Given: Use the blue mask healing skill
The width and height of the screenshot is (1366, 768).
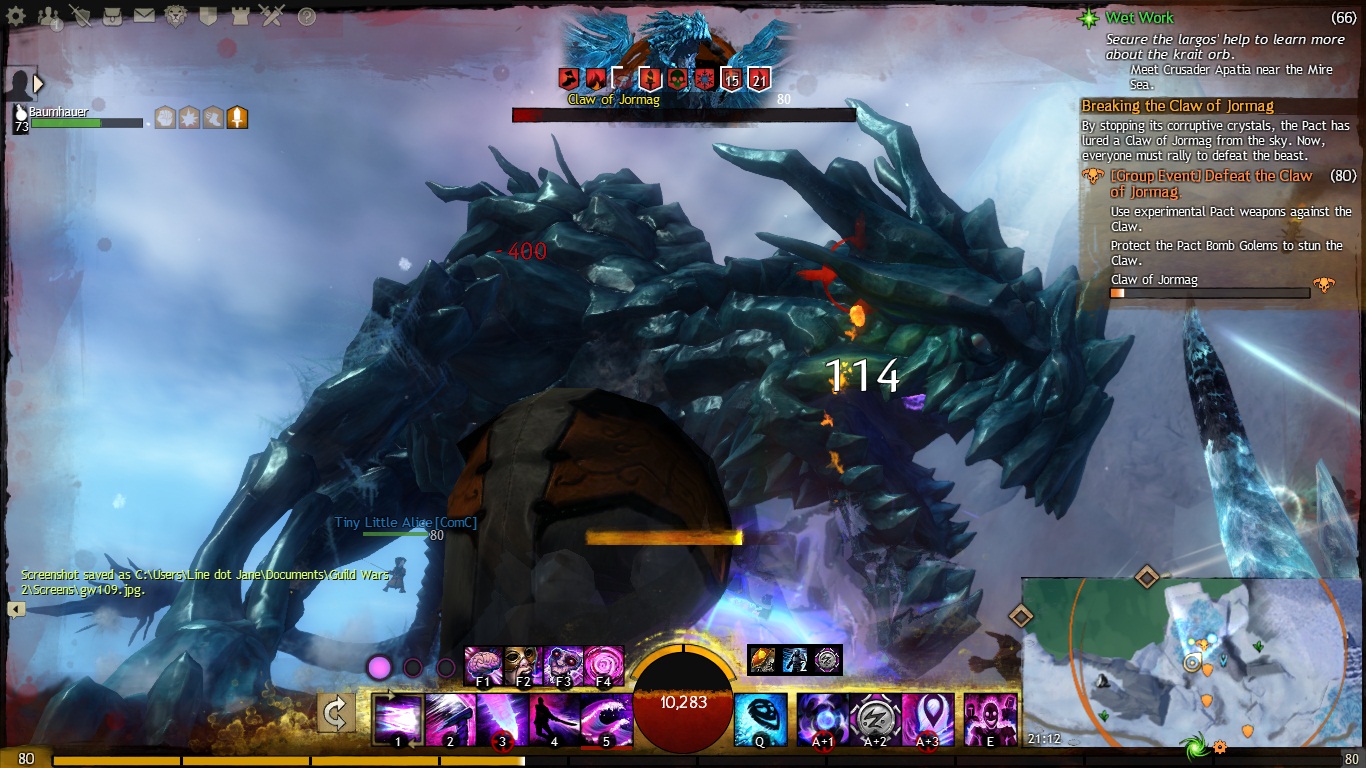Looking at the screenshot, I should [760, 719].
